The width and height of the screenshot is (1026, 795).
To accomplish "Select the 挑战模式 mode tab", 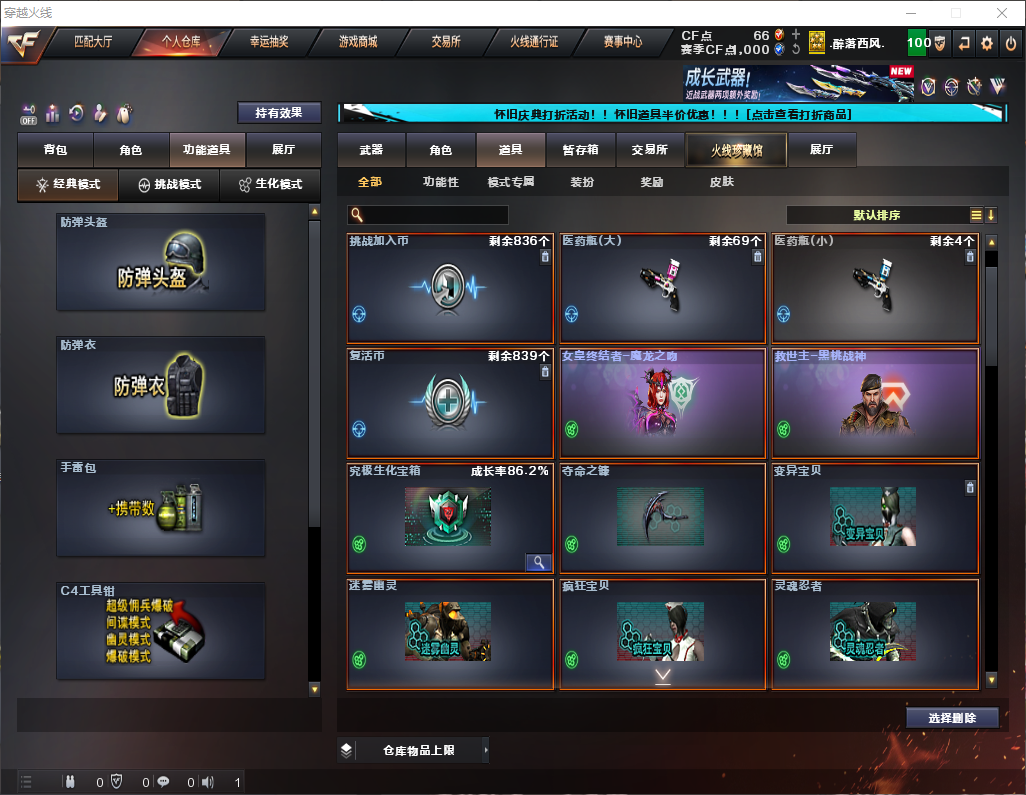I will click(x=169, y=185).
